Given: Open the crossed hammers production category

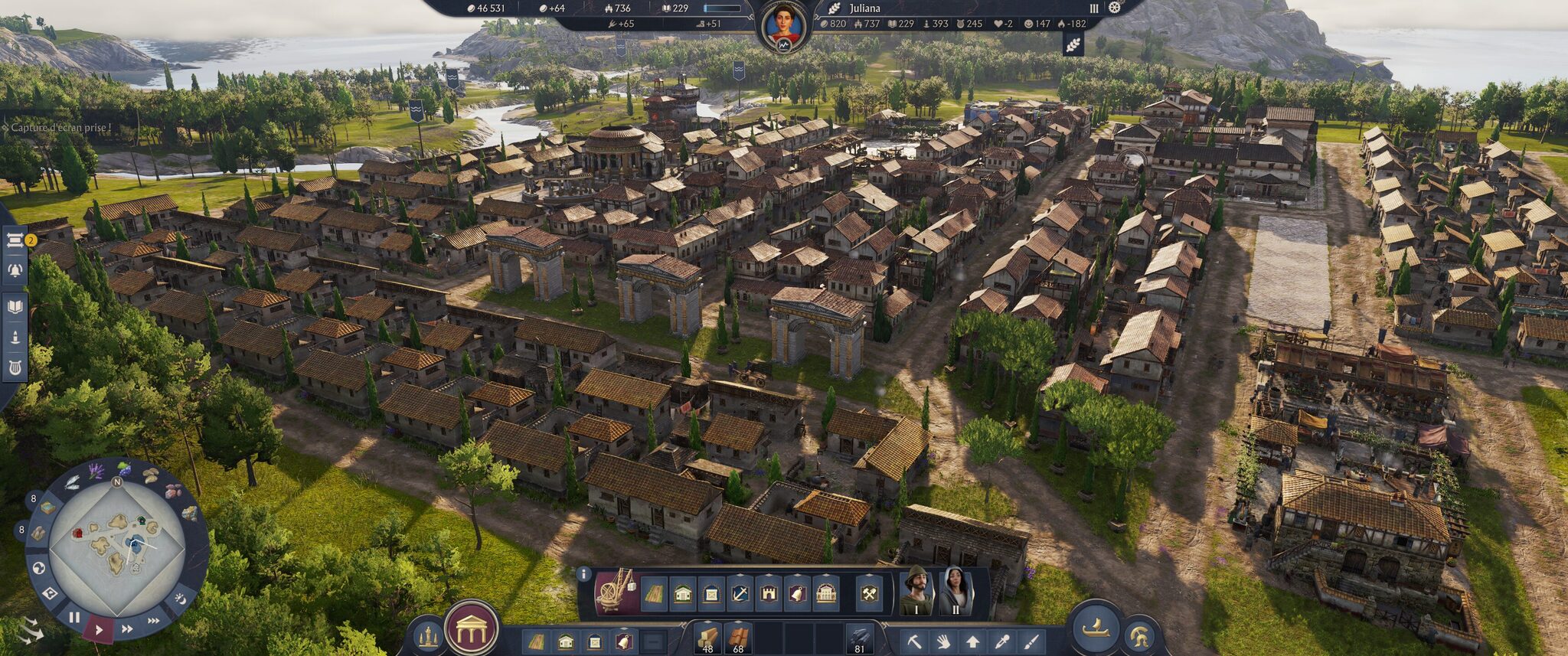Looking at the screenshot, I should coord(869,594).
